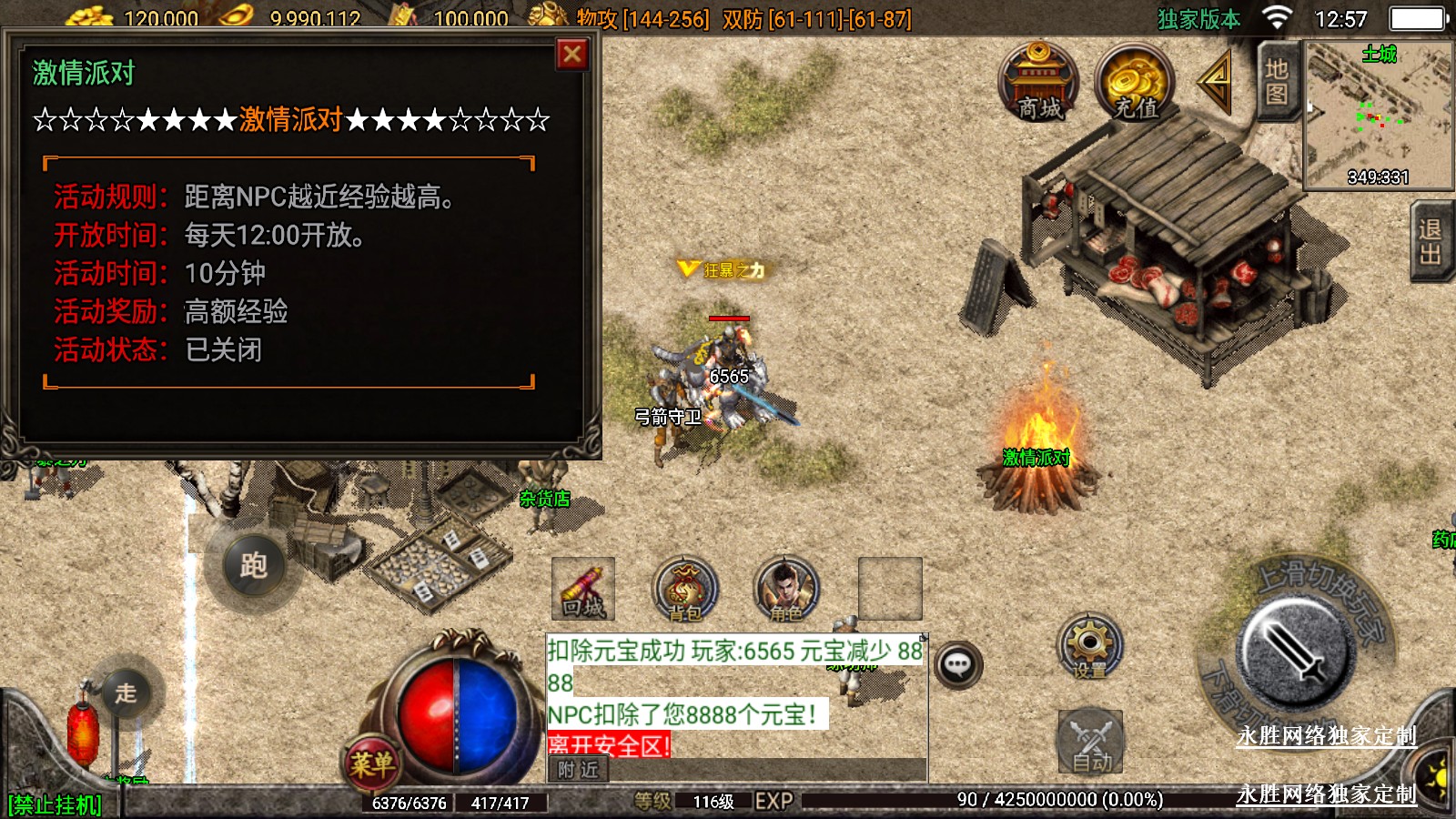
Task: Select the 附近 nearby chat tab
Action: click(579, 770)
